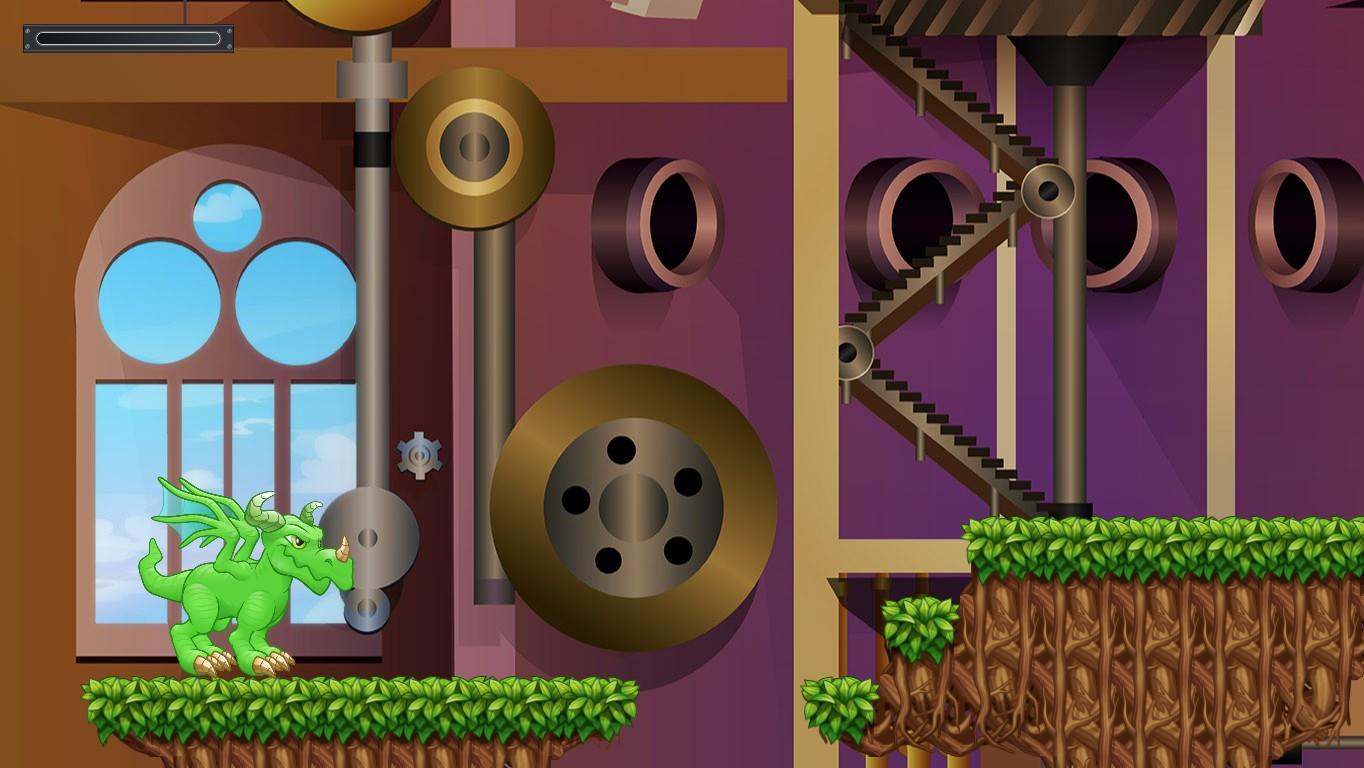Select the green dragon character
Screen dimensions: 1364x768
click(230, 580)
